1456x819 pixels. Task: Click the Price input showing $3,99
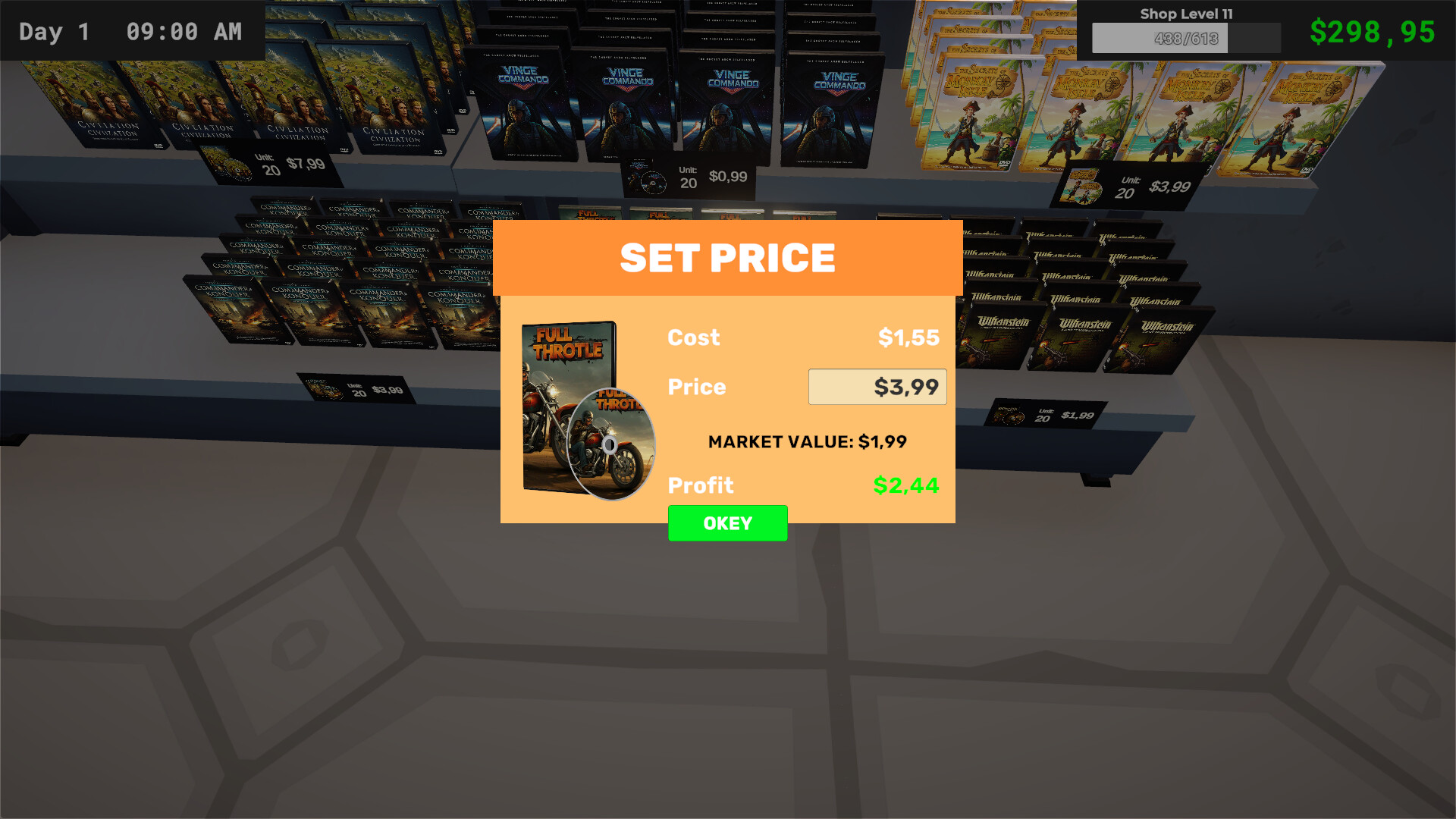pos(877,386)
